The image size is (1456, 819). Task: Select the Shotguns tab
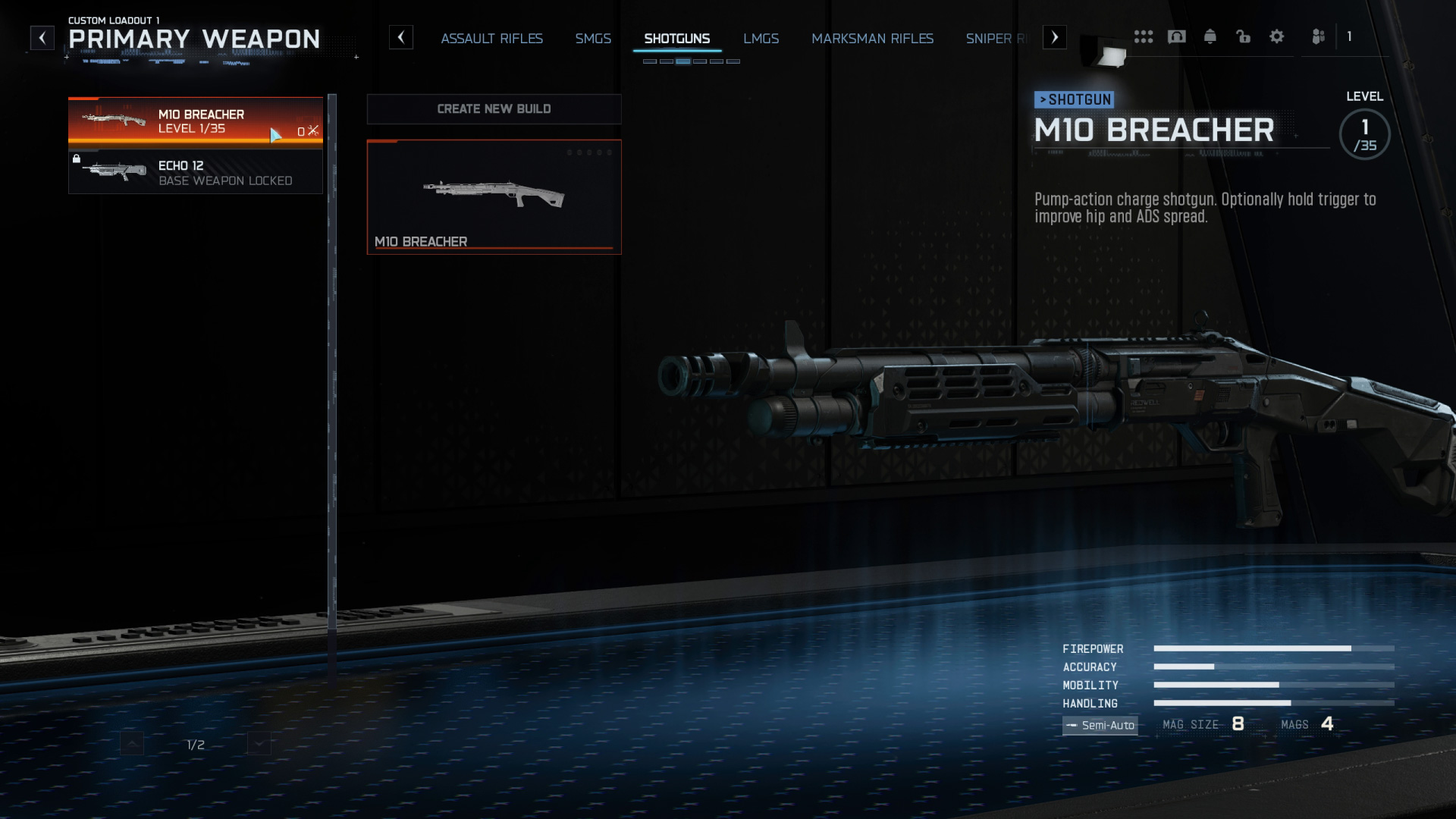[676, 39]
